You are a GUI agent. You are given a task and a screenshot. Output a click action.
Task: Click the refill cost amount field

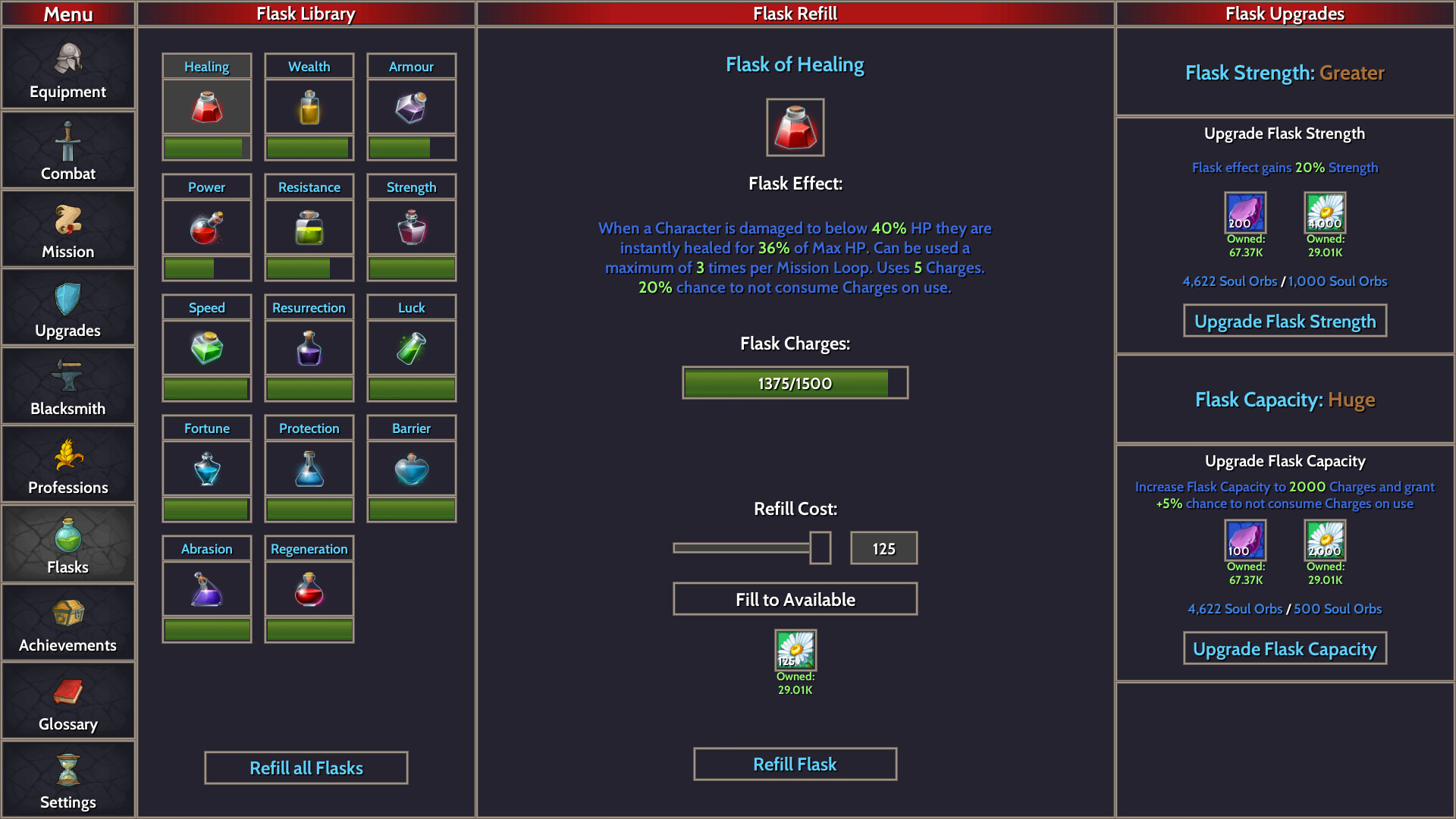point(883,548)
